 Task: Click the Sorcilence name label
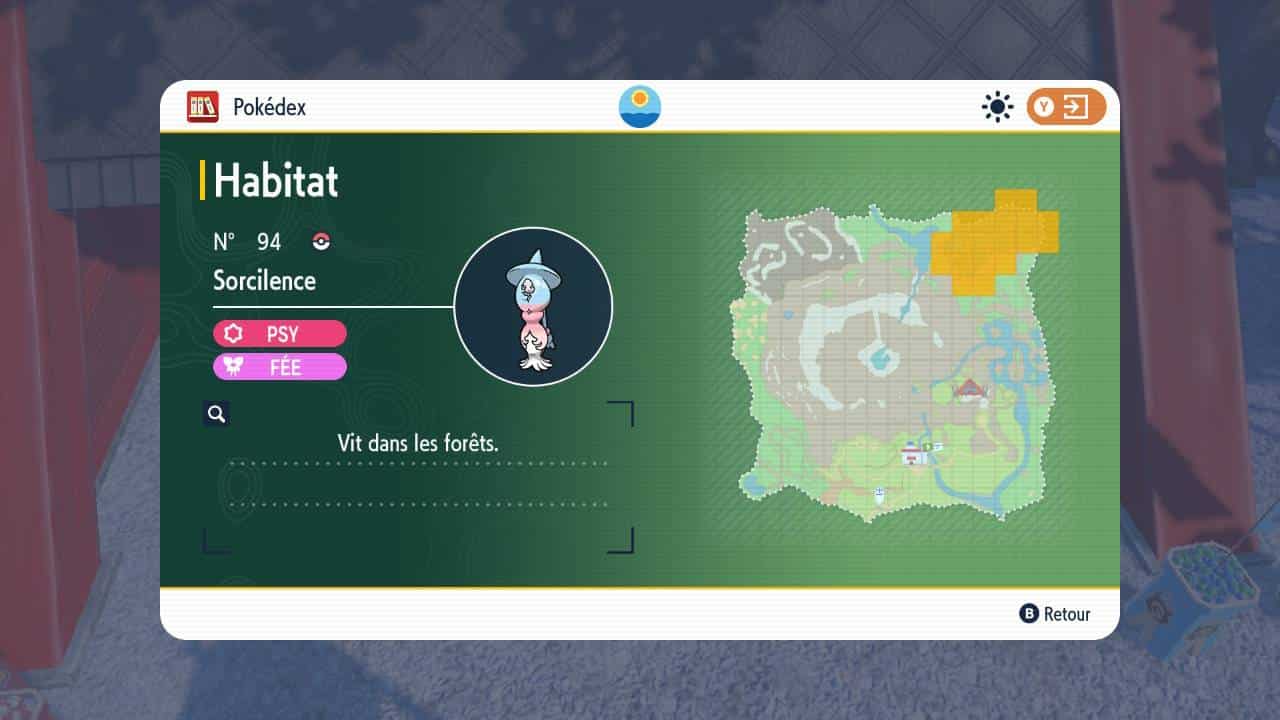tap(264, 281)
